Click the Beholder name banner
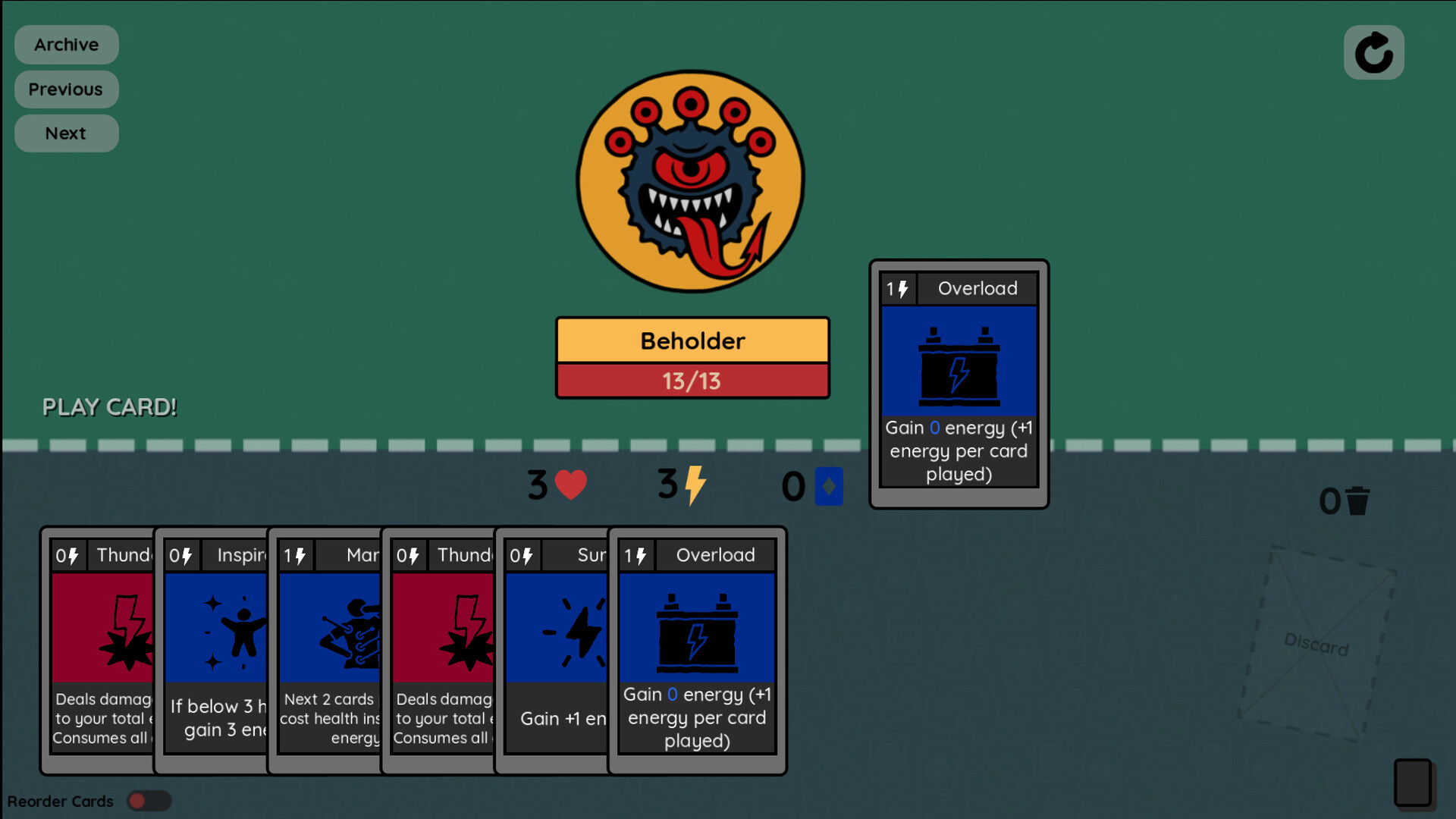This screenshot has height=819, width=1456. tap(692, 340)
